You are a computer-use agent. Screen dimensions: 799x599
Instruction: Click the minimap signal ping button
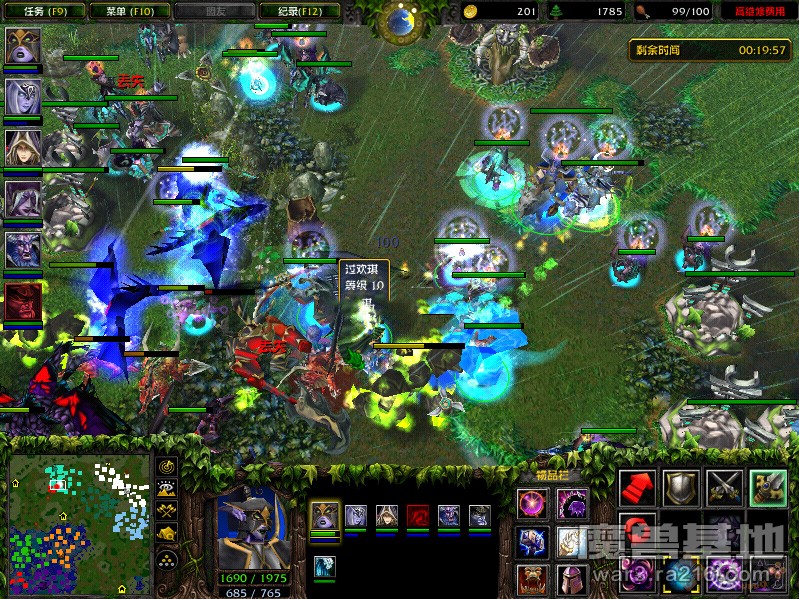coord(167,467)
